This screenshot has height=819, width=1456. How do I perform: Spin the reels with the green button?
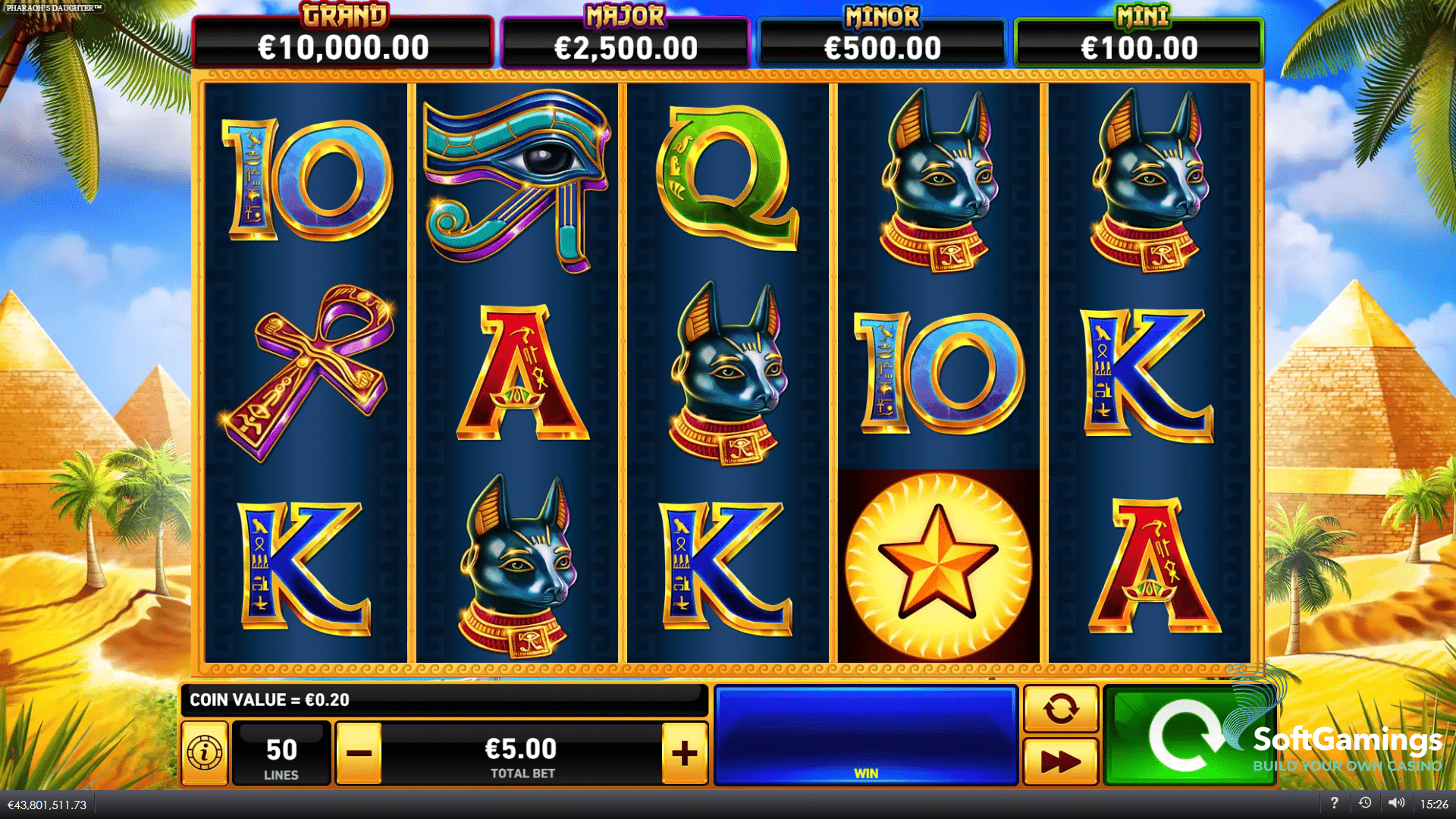point(1183,736)
